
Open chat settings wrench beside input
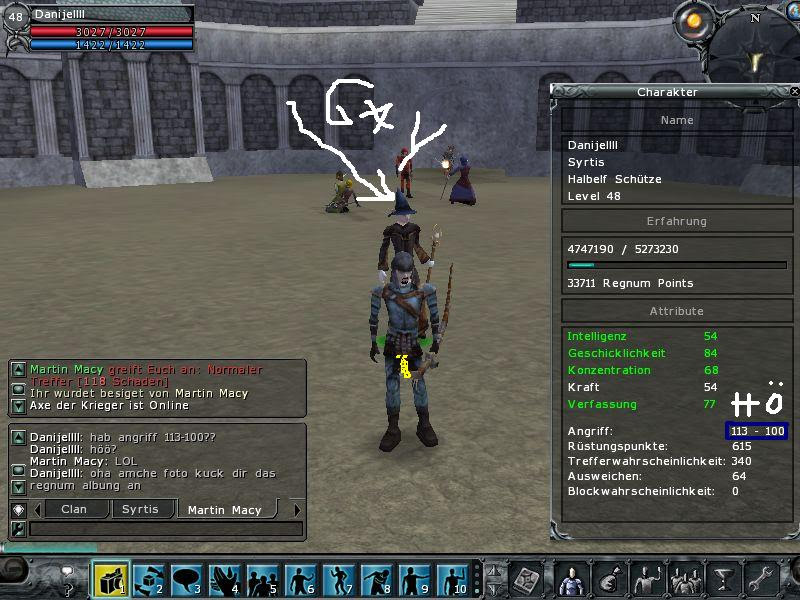(17, 528)
